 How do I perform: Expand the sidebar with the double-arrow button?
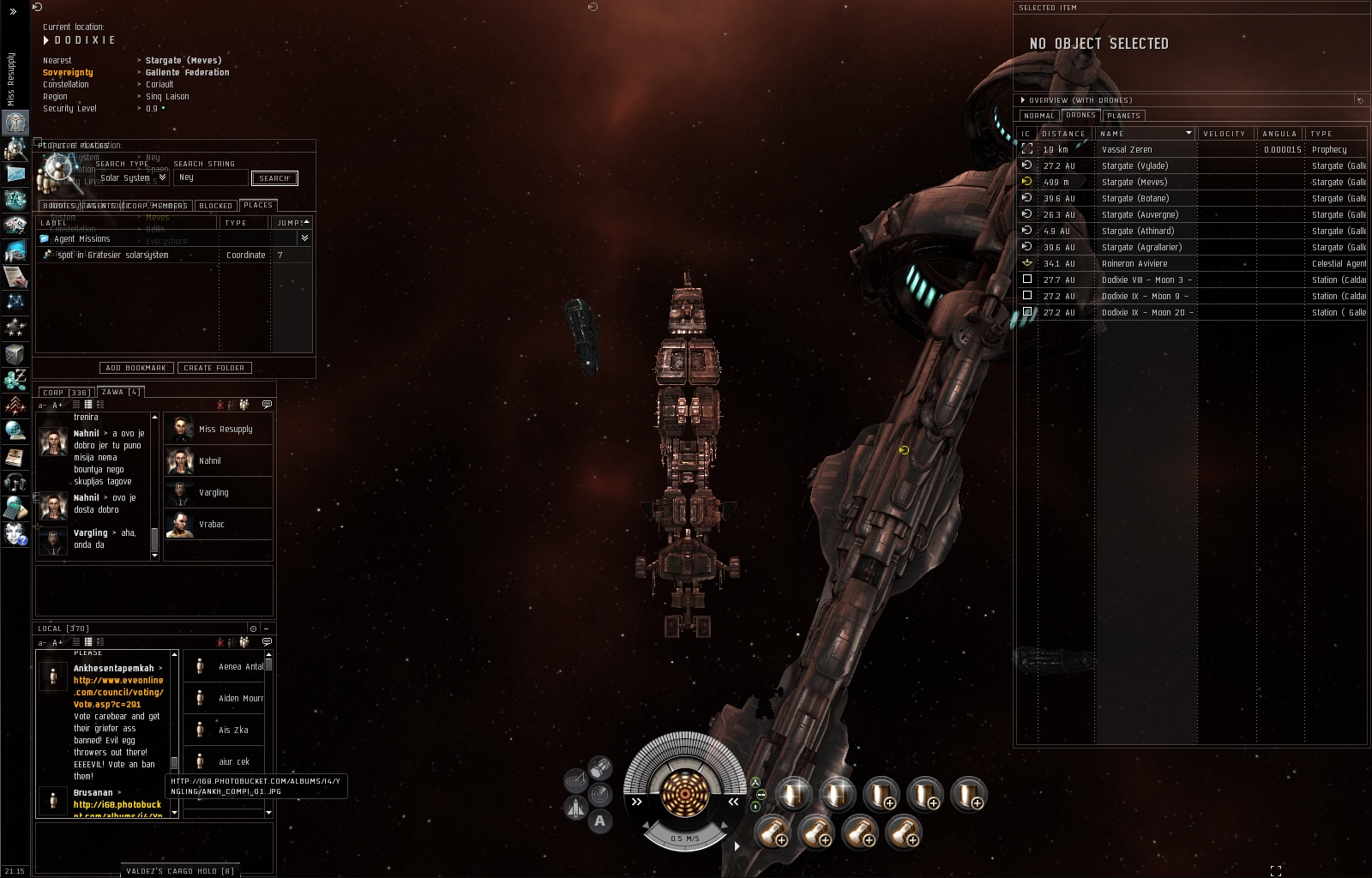(x=13, y=11)
